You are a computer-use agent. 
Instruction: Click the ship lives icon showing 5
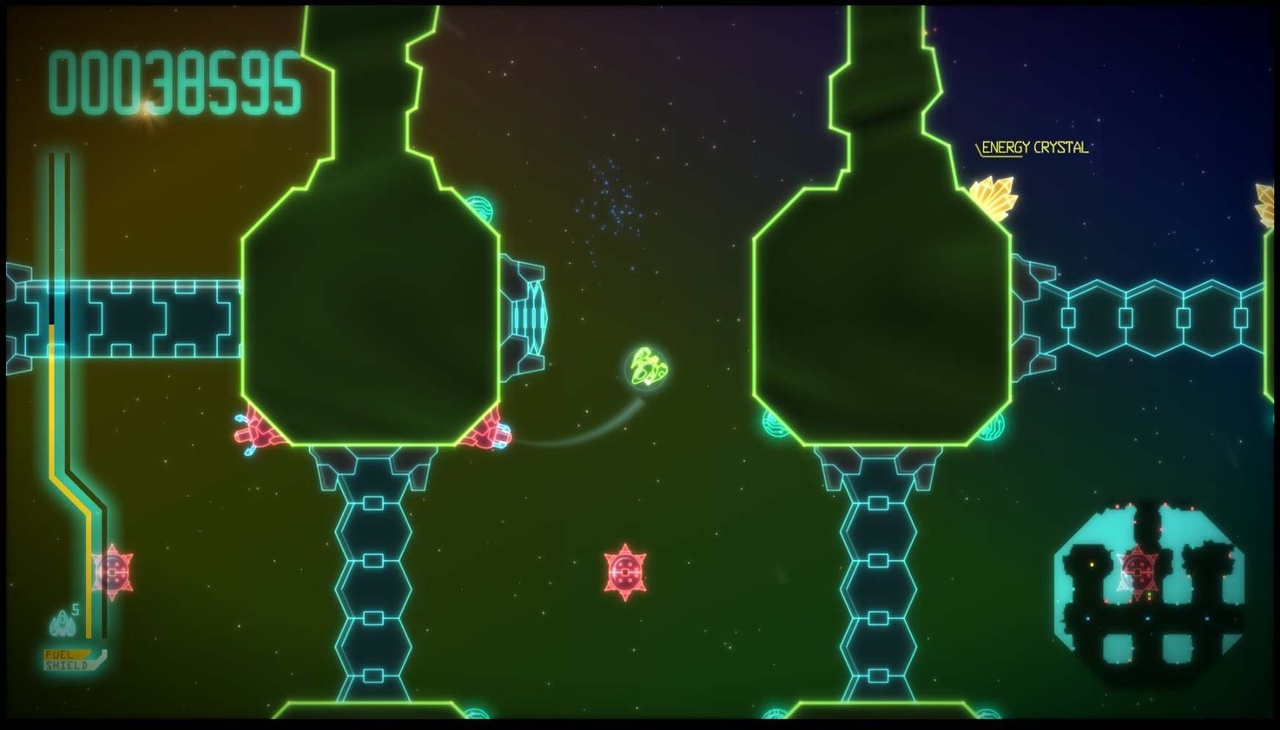pos(62,621)
